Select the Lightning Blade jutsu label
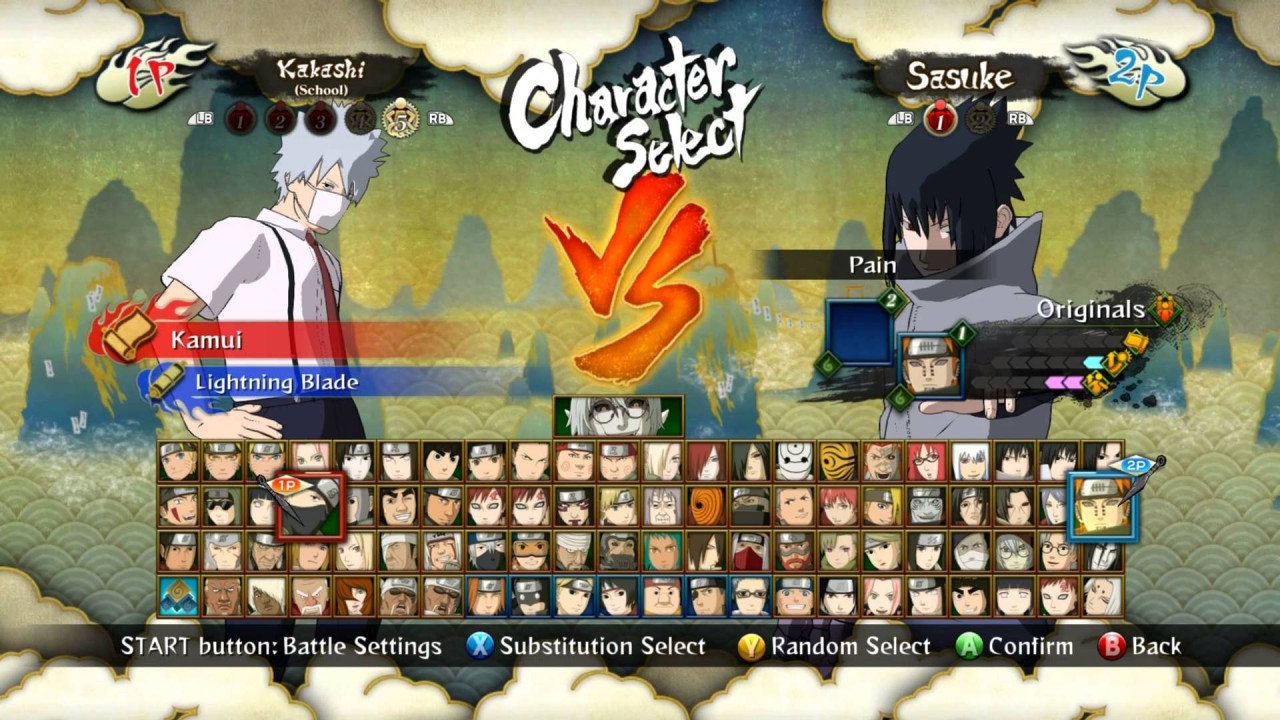This screenshot has height=720, width=1280. pyautogui.click(x=276, y=382)
